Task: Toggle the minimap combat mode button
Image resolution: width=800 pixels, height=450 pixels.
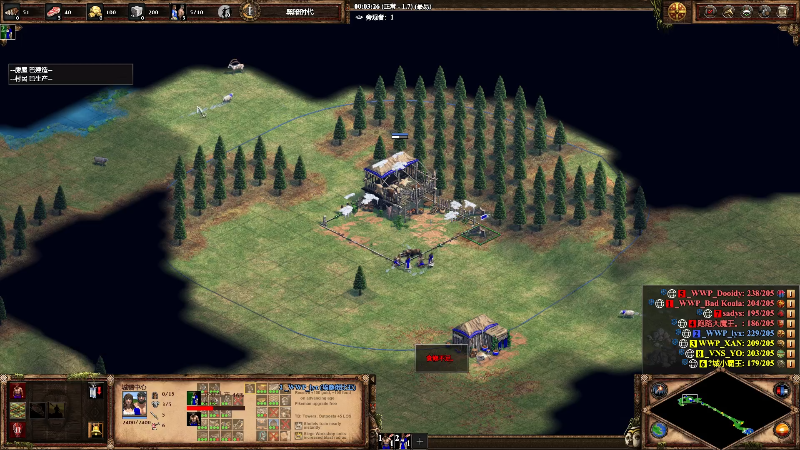Action: (658, 390)
